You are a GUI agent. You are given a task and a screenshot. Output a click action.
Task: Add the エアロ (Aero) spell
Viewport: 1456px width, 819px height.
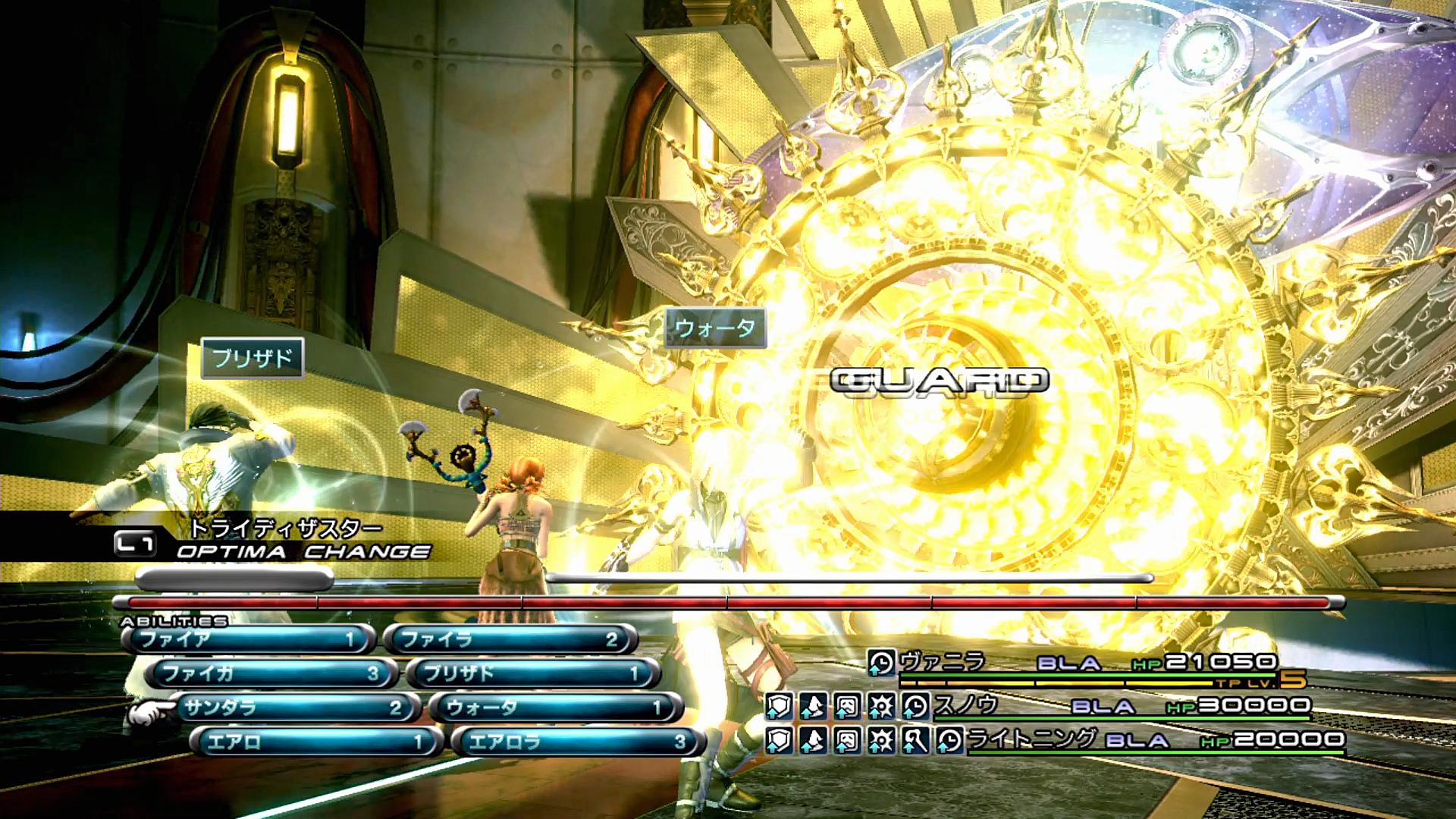315,742
